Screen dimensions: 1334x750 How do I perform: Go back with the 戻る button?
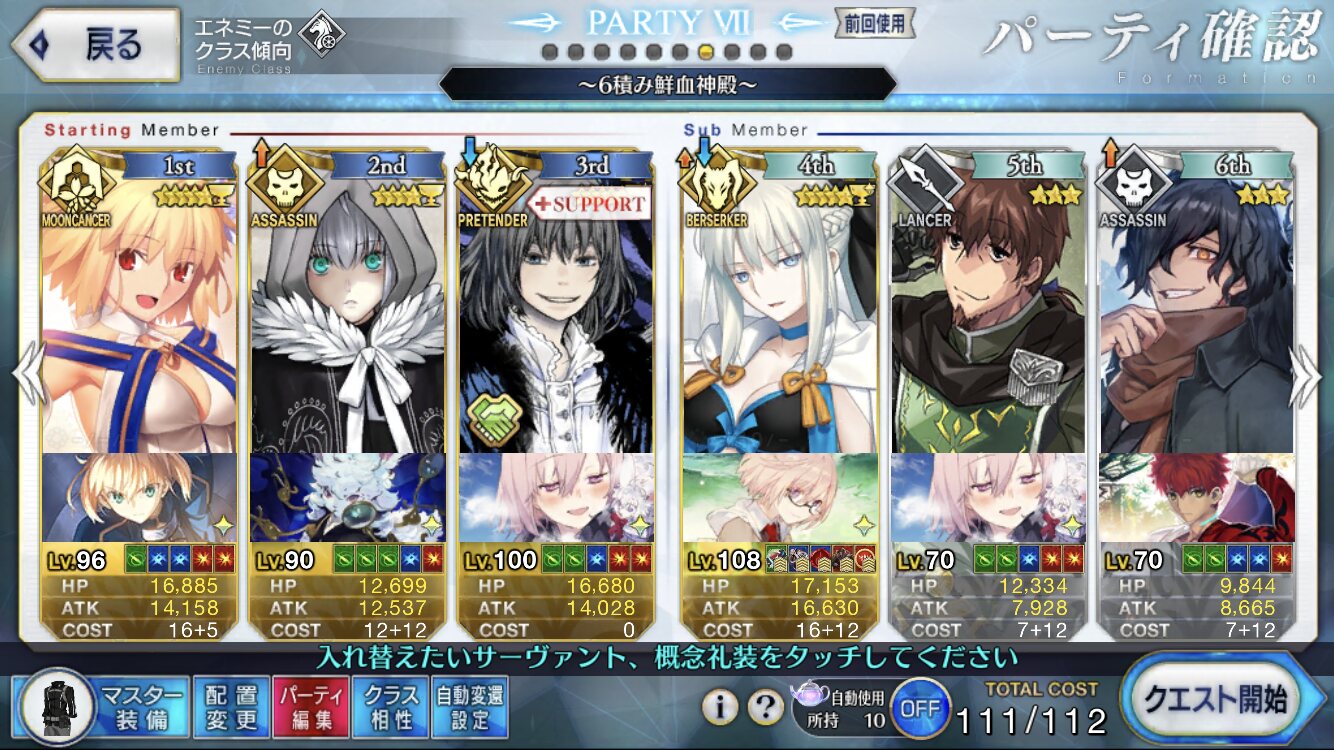95,45
